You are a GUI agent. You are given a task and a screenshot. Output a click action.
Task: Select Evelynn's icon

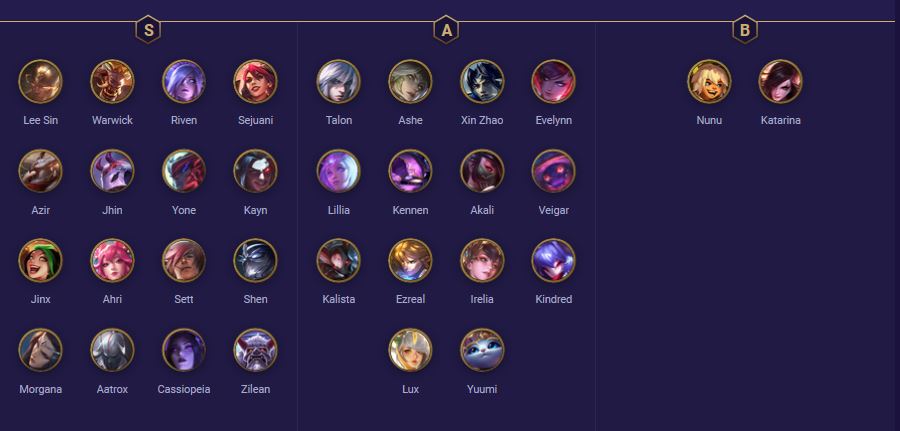tap(553, 81)
